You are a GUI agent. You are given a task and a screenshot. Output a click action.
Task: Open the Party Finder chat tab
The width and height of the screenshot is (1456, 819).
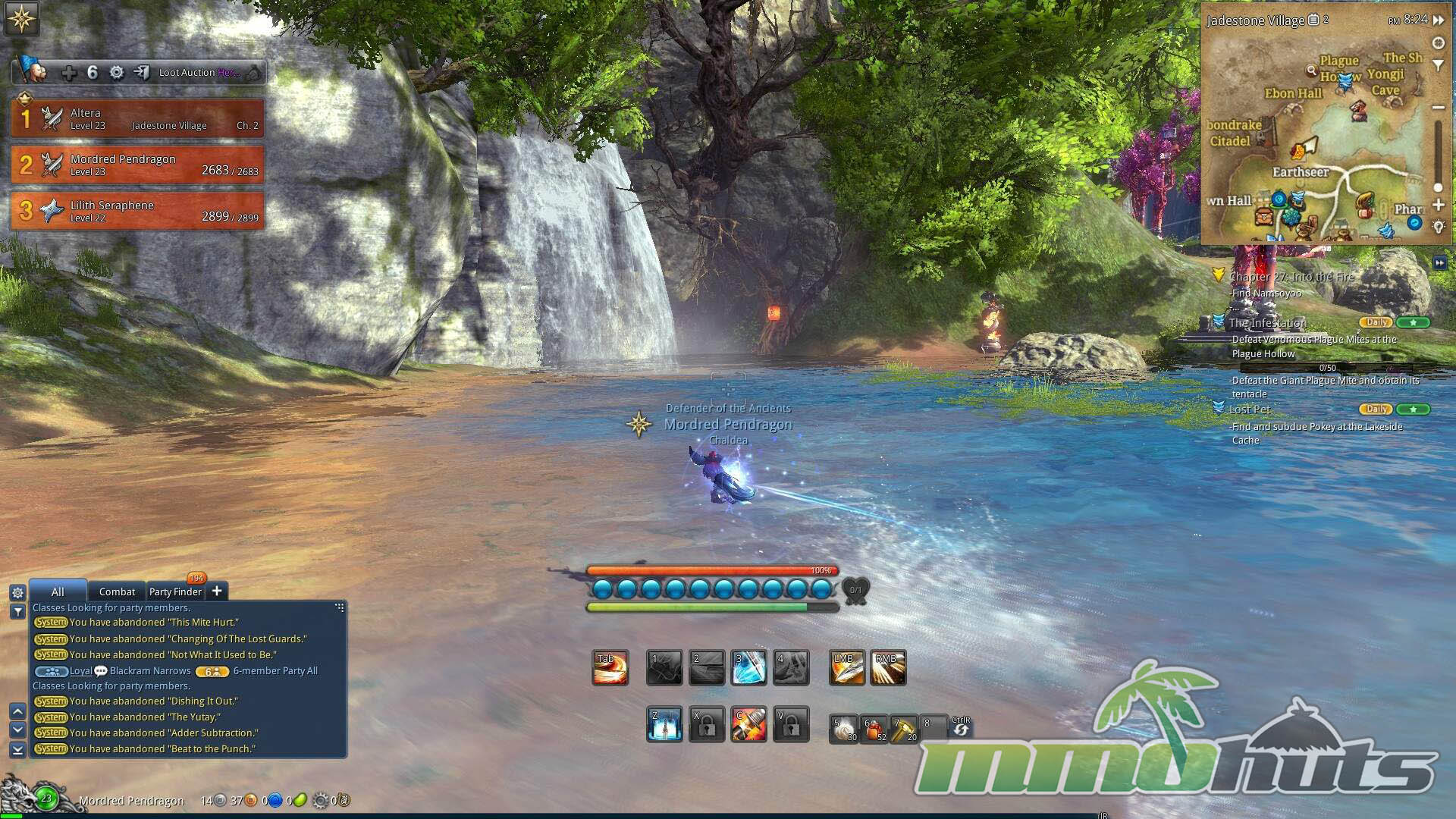[x=175, y=591]
